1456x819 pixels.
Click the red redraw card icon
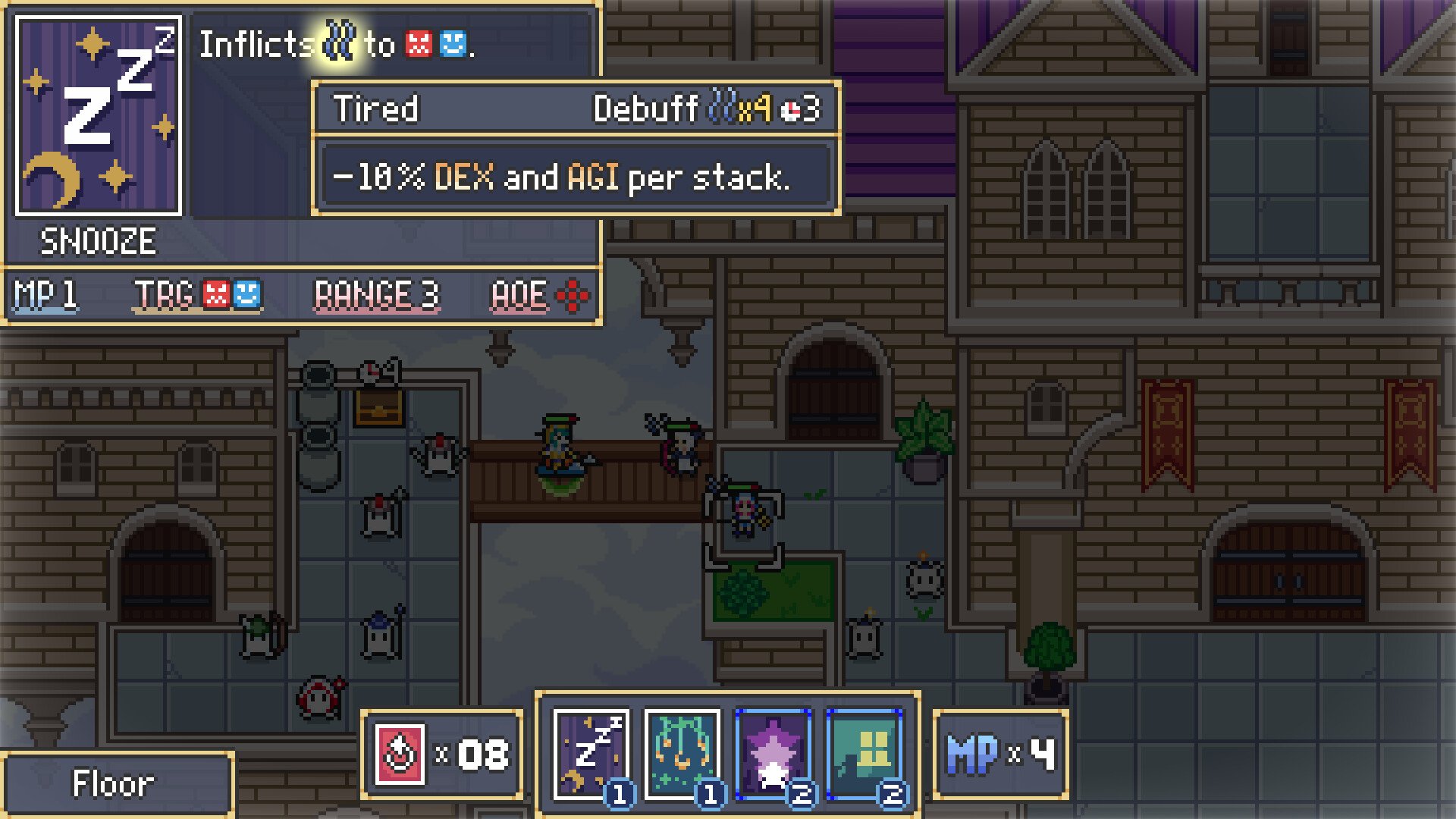click(400, 755)
